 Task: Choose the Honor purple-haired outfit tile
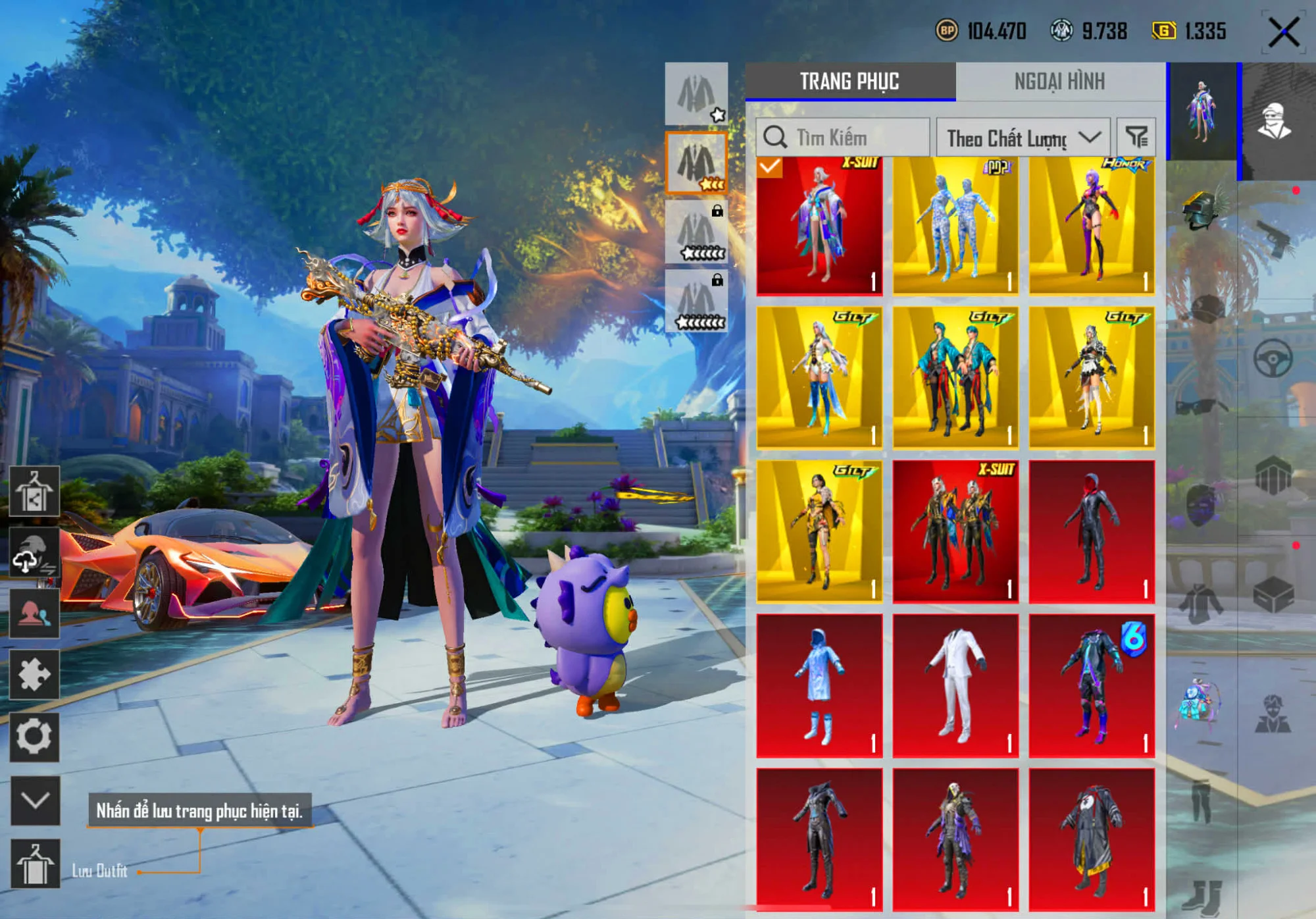[1092, 225]
